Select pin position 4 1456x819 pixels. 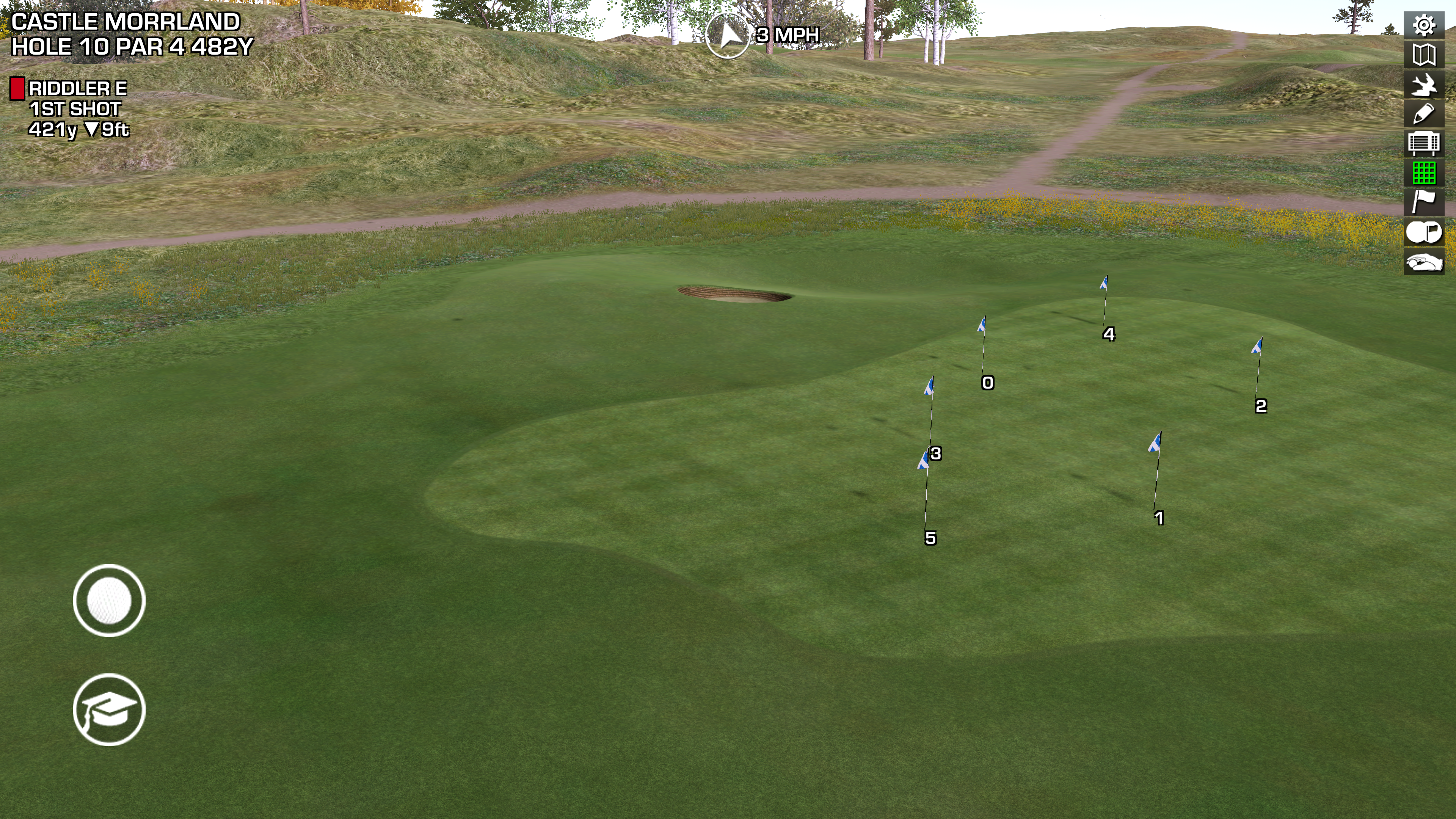(x=1109, y=334)
